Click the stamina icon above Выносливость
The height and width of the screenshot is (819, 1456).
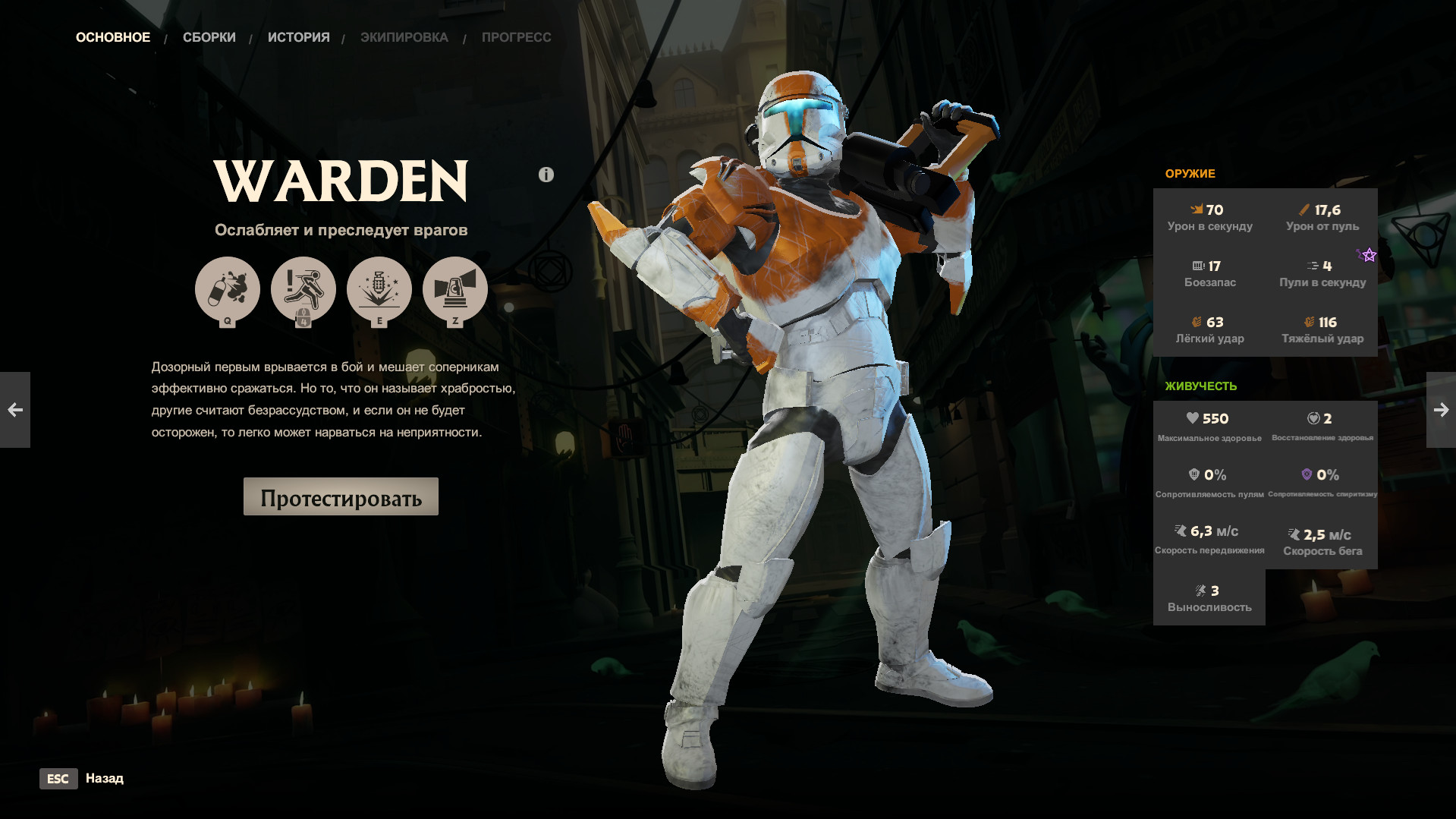click(x=1200, y=590)
